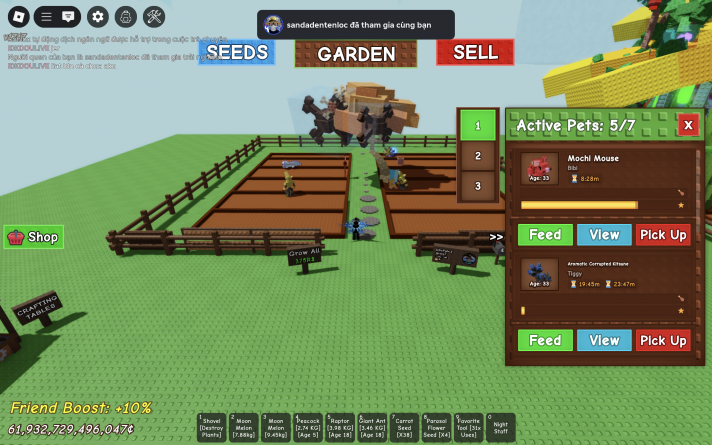Open the backpack inventory icon
The image size is (712, 445).
(125, 16)
